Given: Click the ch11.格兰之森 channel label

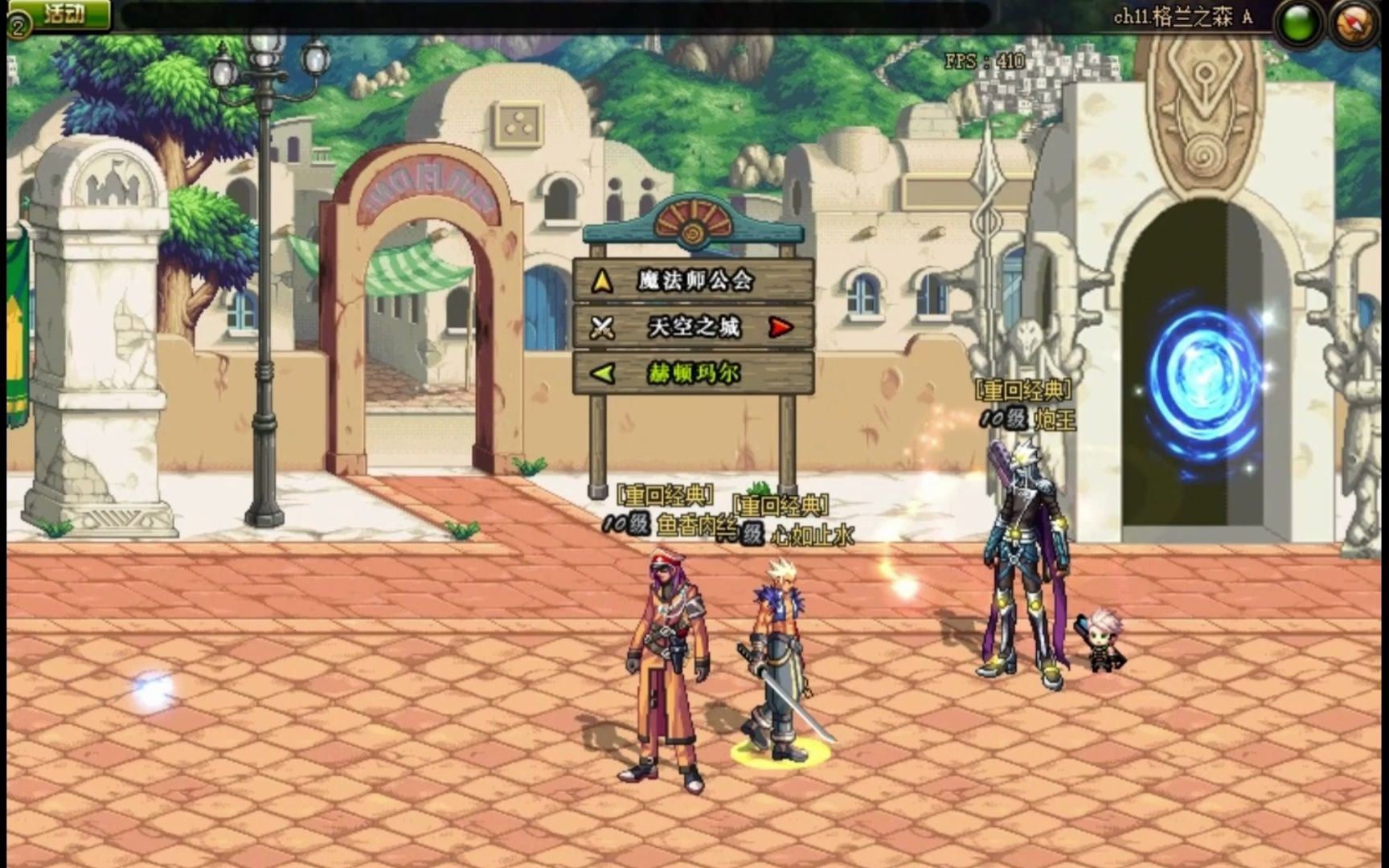Looking at the screenshot, I should coord(1182,17).
